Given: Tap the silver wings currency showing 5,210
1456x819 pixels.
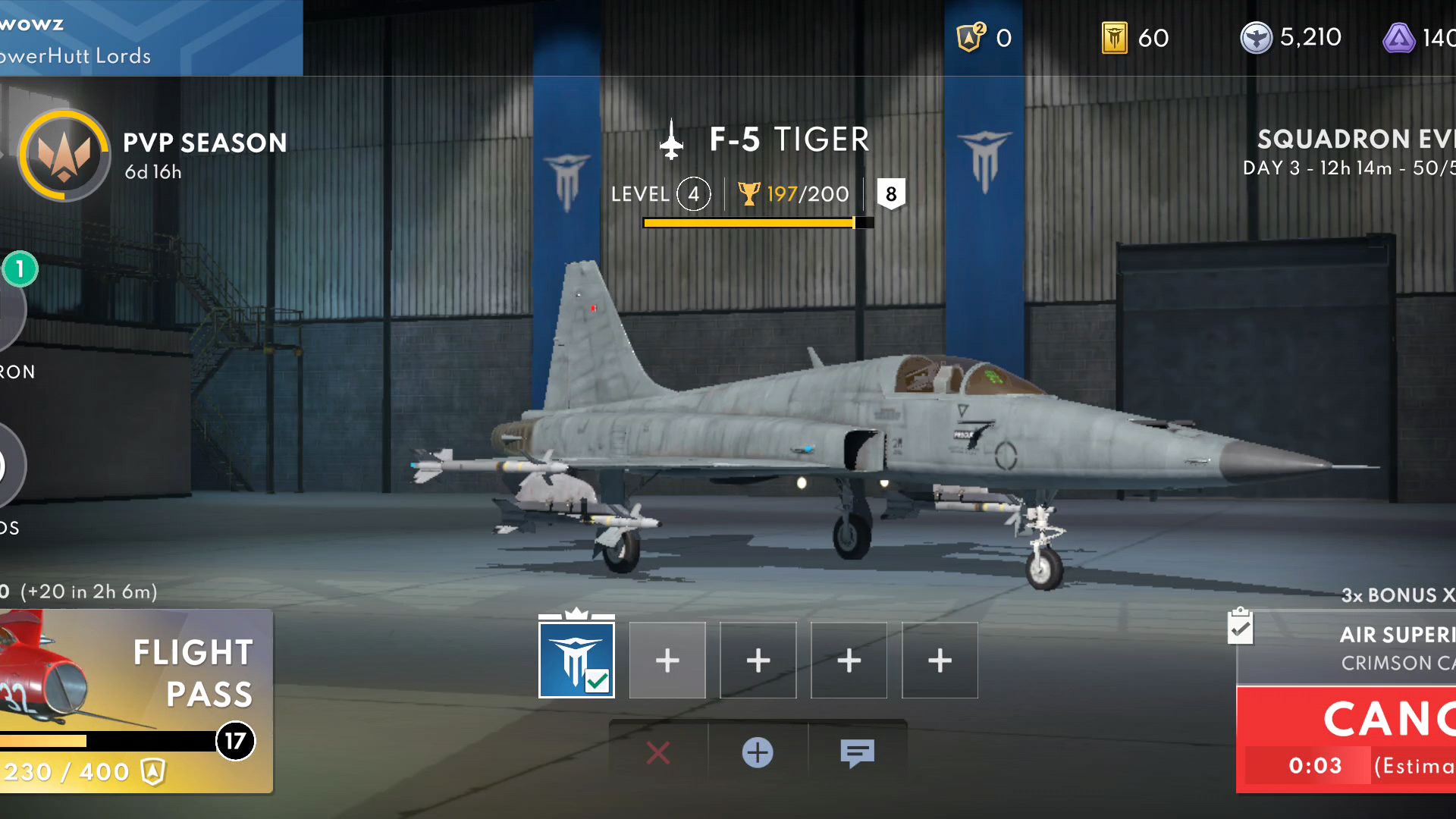Looking at the screenshot, I should [x=1291, y=38].
